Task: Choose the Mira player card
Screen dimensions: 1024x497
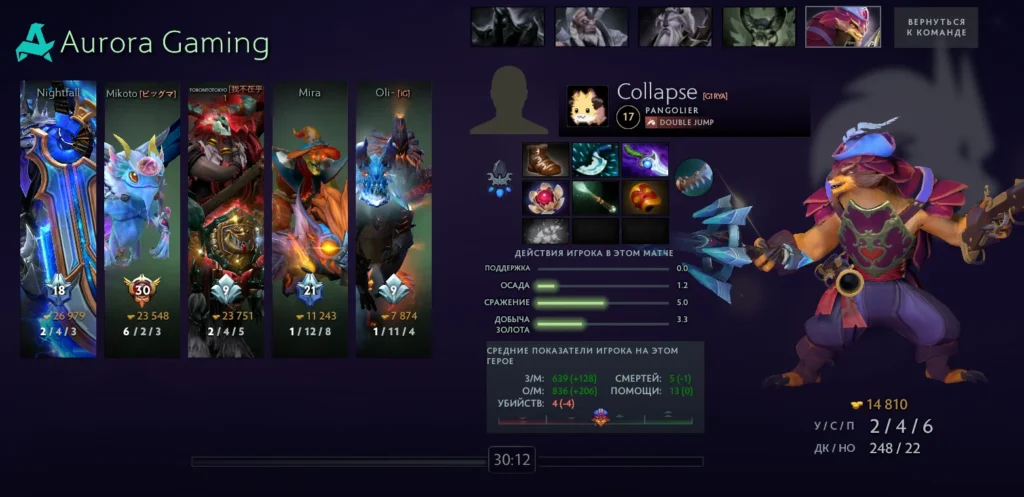Action: click(x=310, y=220)
